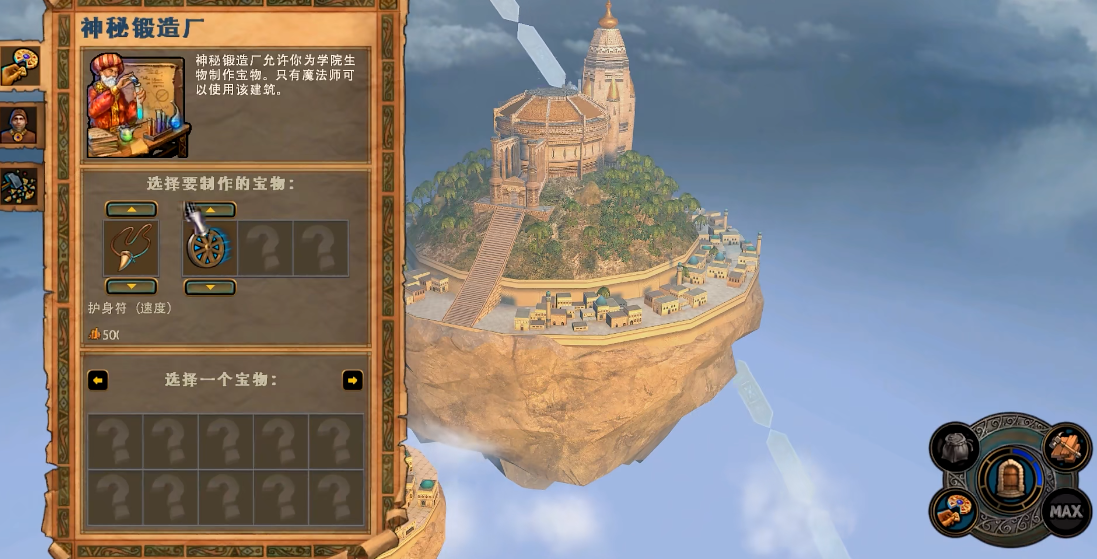The image size is (1097, 559).
Task: Click the up arrow above the amulet
Action: (131, 209)
